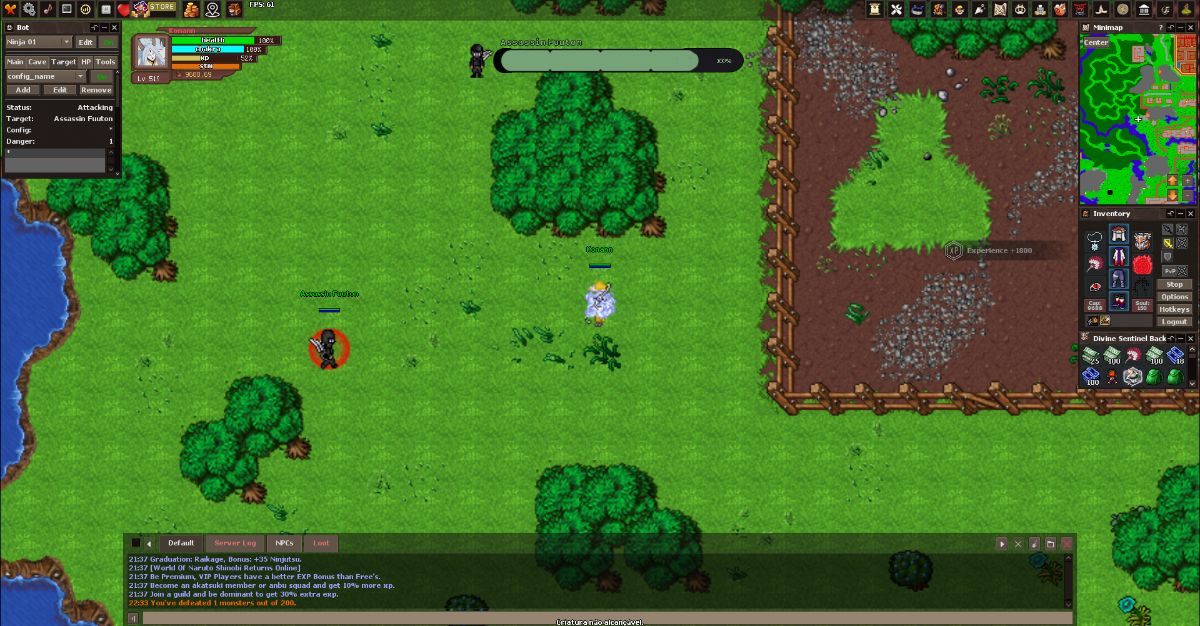Remove the selected bot config
Viewport: 1200px width, 626px height.
[96, 90]
